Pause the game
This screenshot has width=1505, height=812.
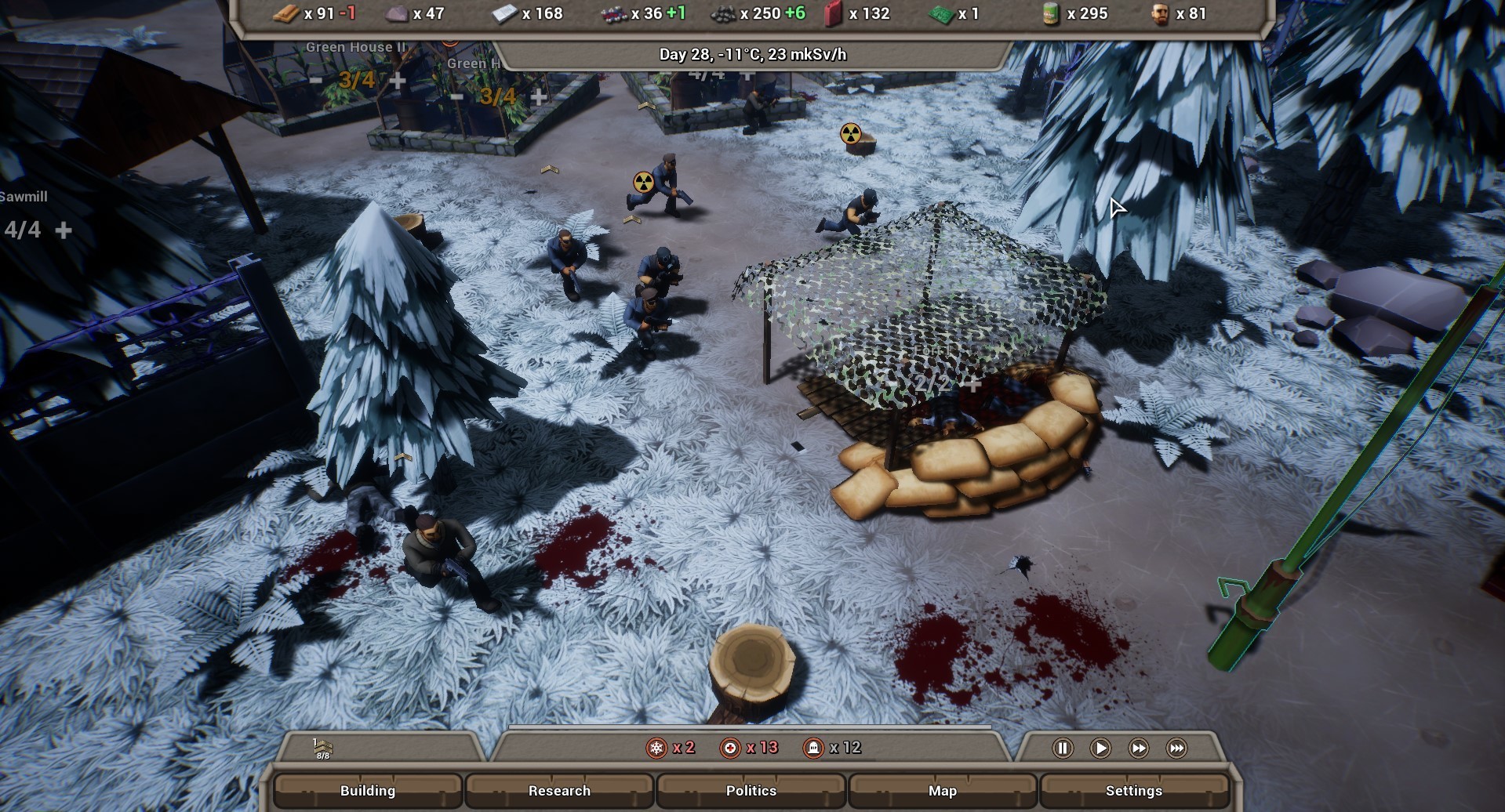pos(1063,749)
